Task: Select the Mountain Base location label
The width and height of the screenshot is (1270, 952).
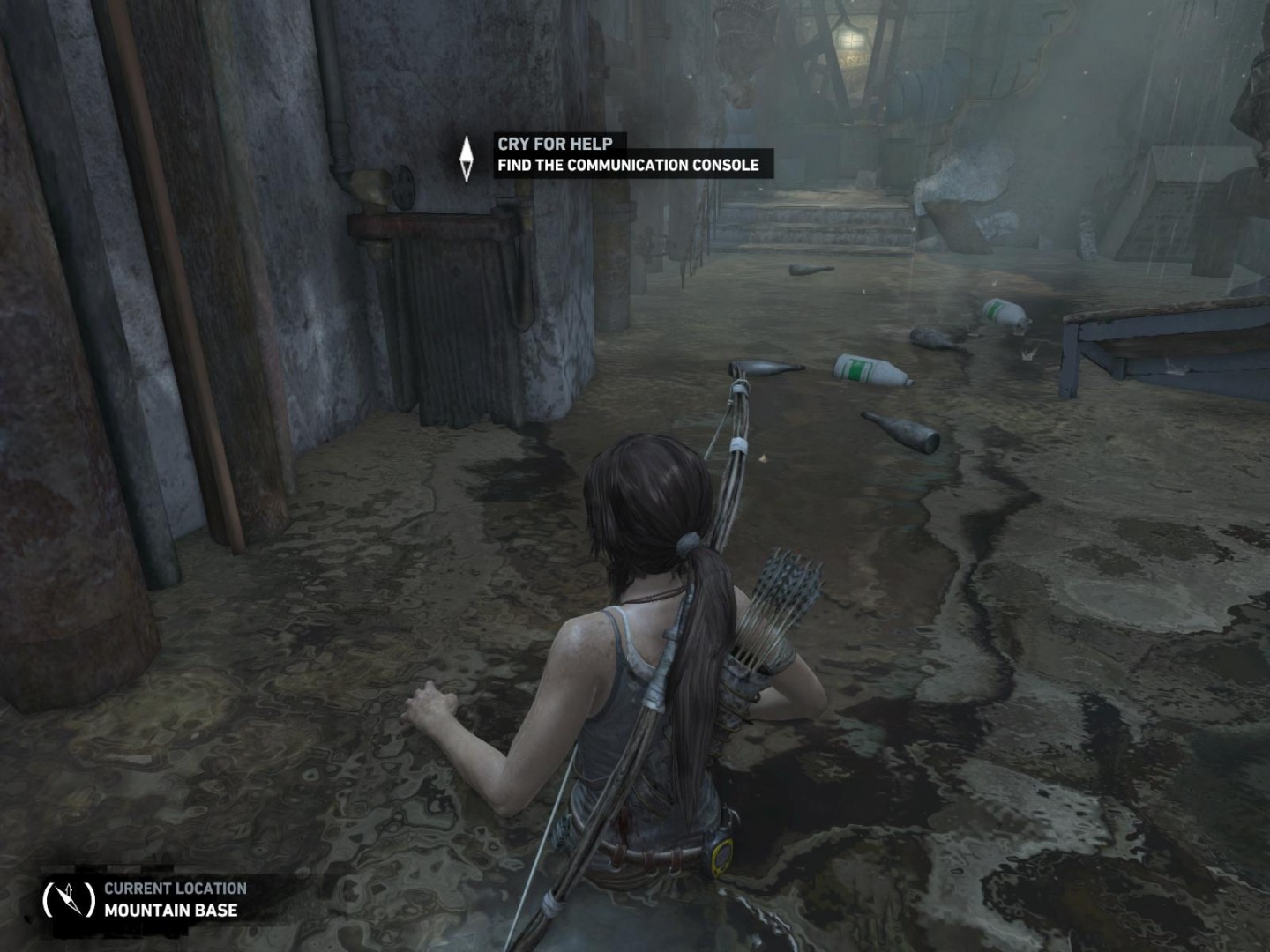Action: (170, 911)
